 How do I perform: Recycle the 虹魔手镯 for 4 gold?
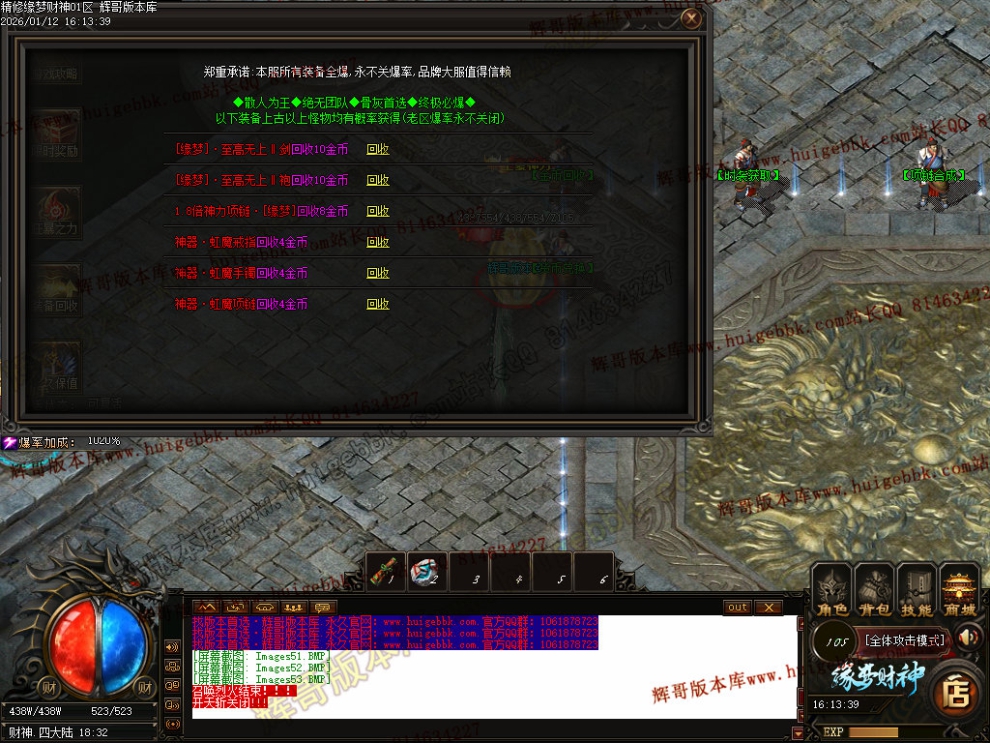click(378, 273)
